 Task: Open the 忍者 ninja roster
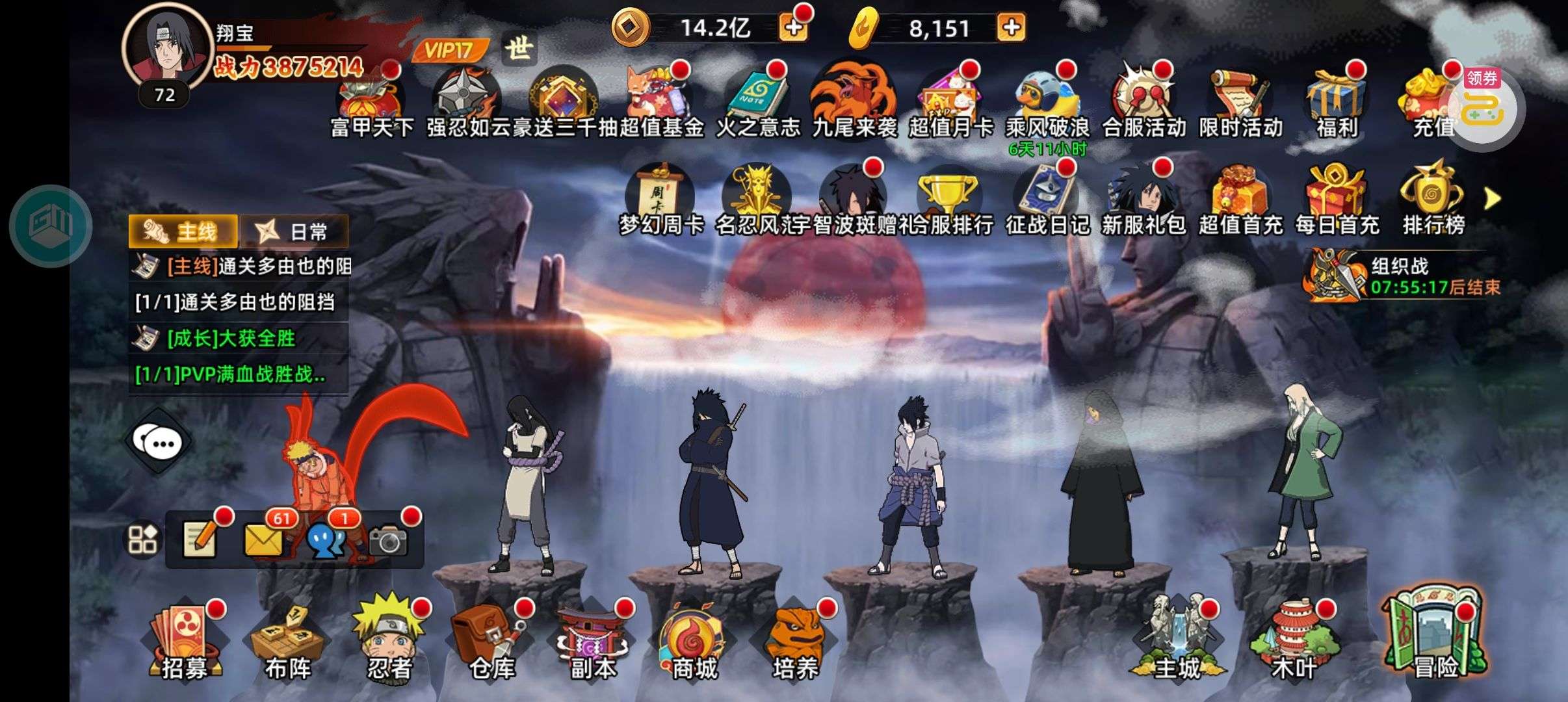(390, 640)
